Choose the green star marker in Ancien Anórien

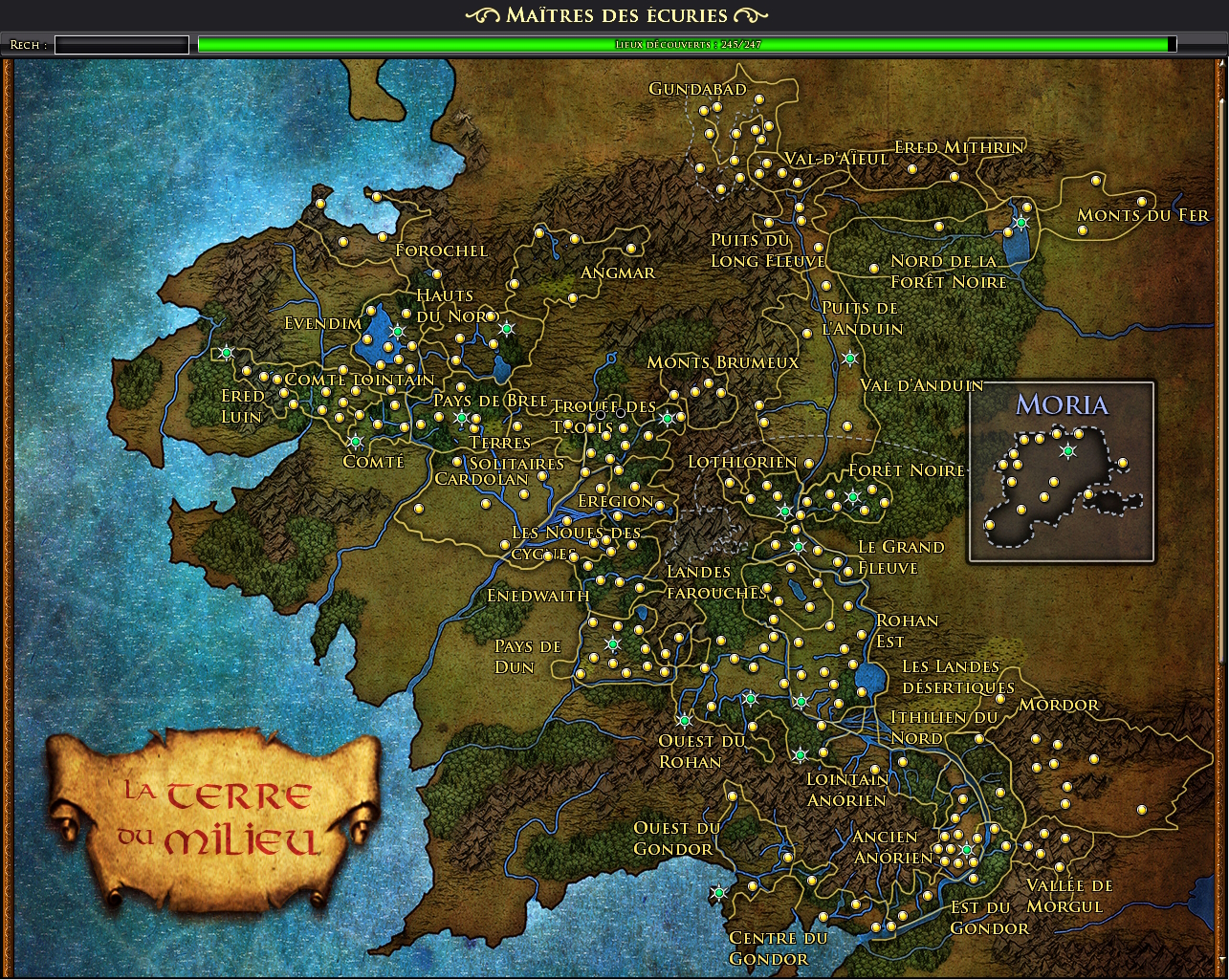pos(966,850)
